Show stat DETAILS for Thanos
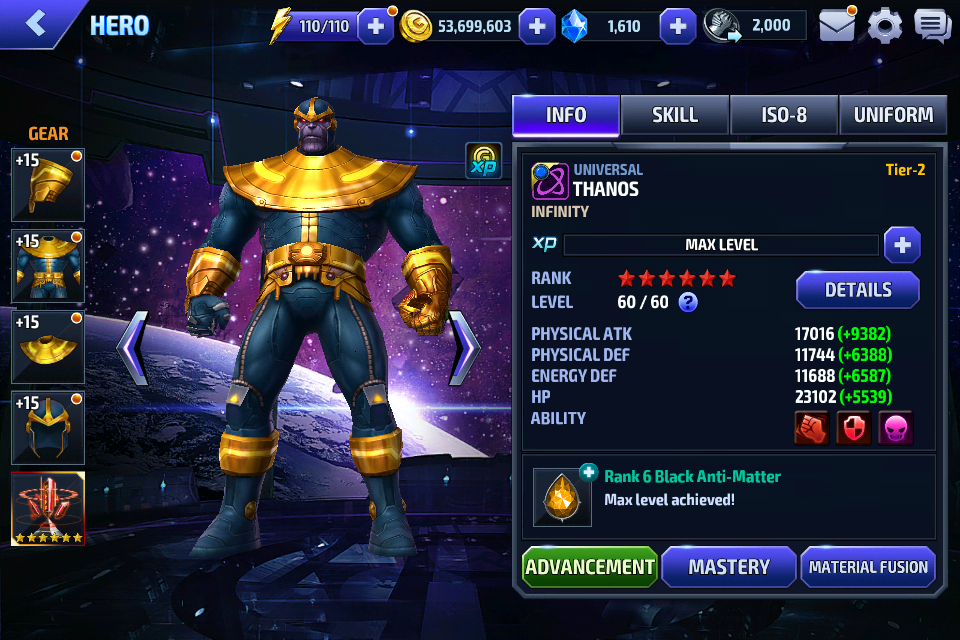The width and height of the screenshot is (960, 640). [857, 290]
